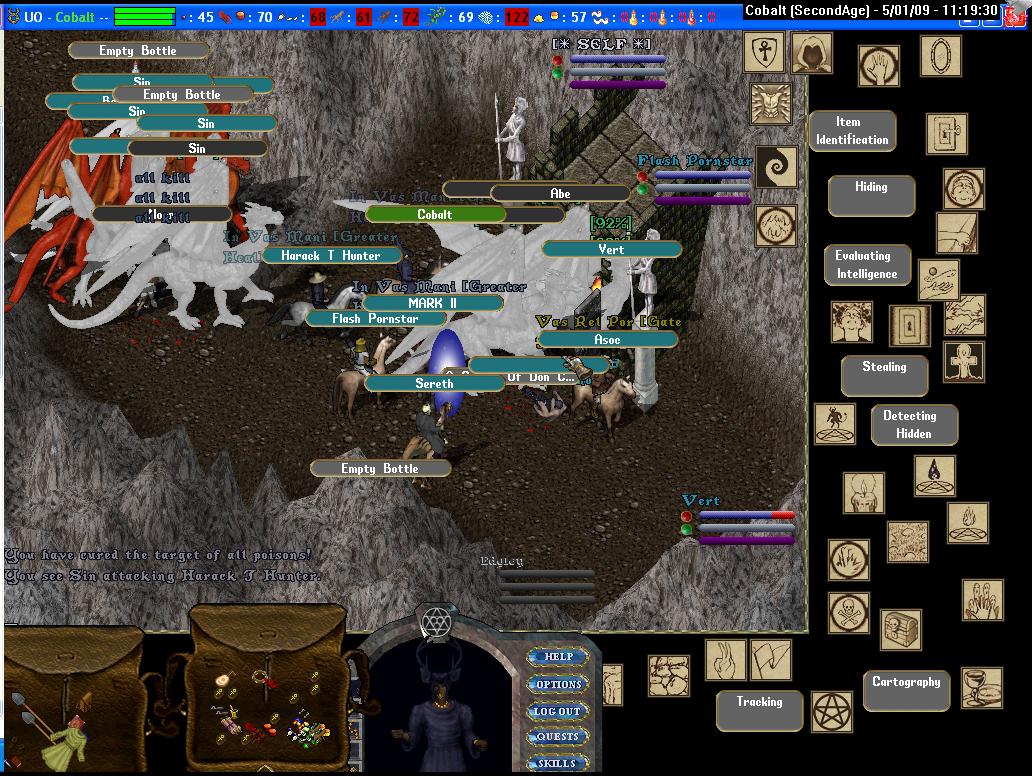
Task: Open the QUESTS journal
Action: click(x=558, y=737)
